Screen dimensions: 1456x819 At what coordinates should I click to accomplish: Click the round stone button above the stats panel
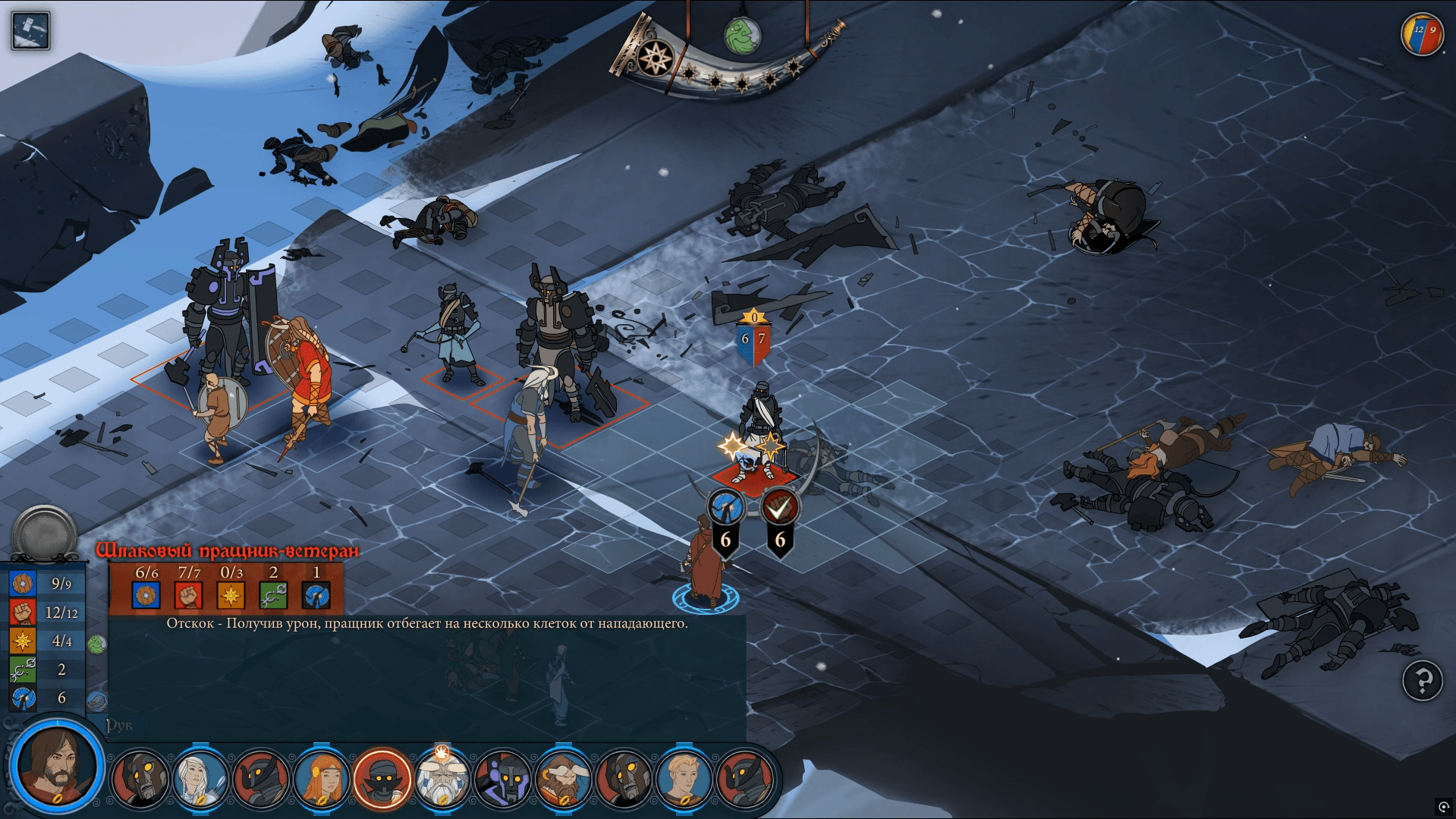tap(45, 533)
